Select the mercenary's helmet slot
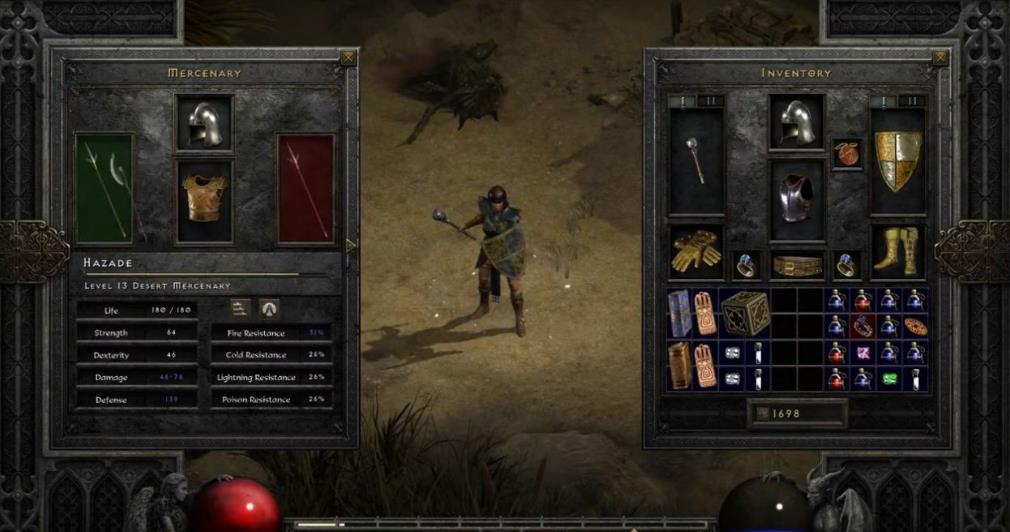This screenshot has width=1010, height=532. pos(204,123)
